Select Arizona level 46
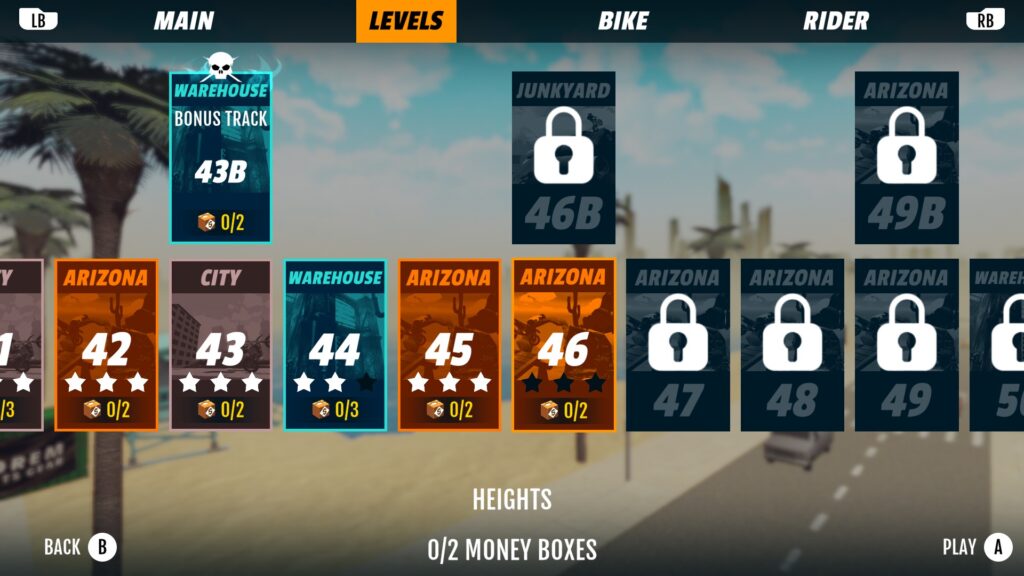The width and height of the screenshot is (1024, 576). (563, 345)
